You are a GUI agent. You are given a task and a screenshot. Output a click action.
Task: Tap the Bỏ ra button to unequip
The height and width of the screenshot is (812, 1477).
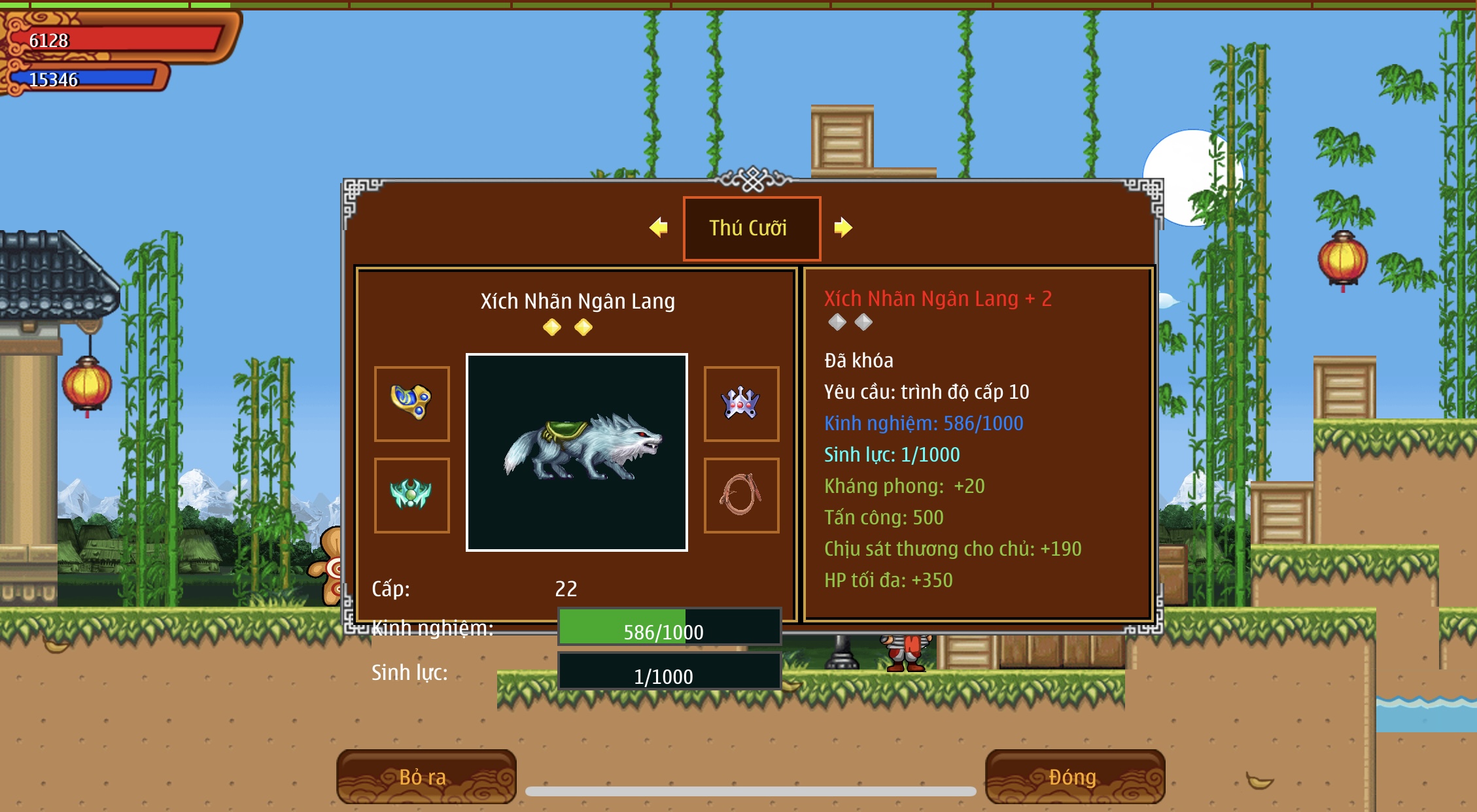(x=426, y=777)
